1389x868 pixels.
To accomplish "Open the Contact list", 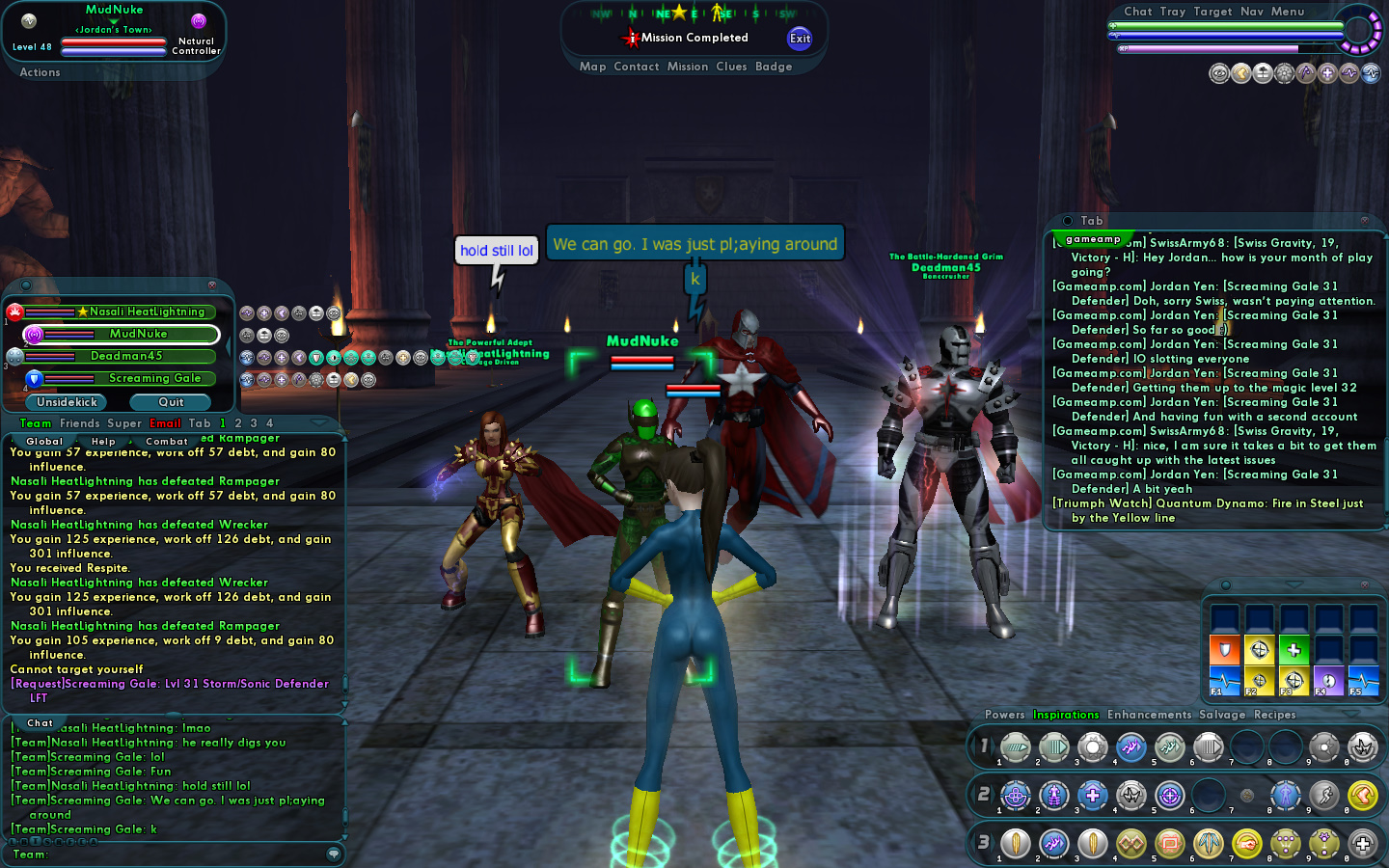I will click(636, 67).
